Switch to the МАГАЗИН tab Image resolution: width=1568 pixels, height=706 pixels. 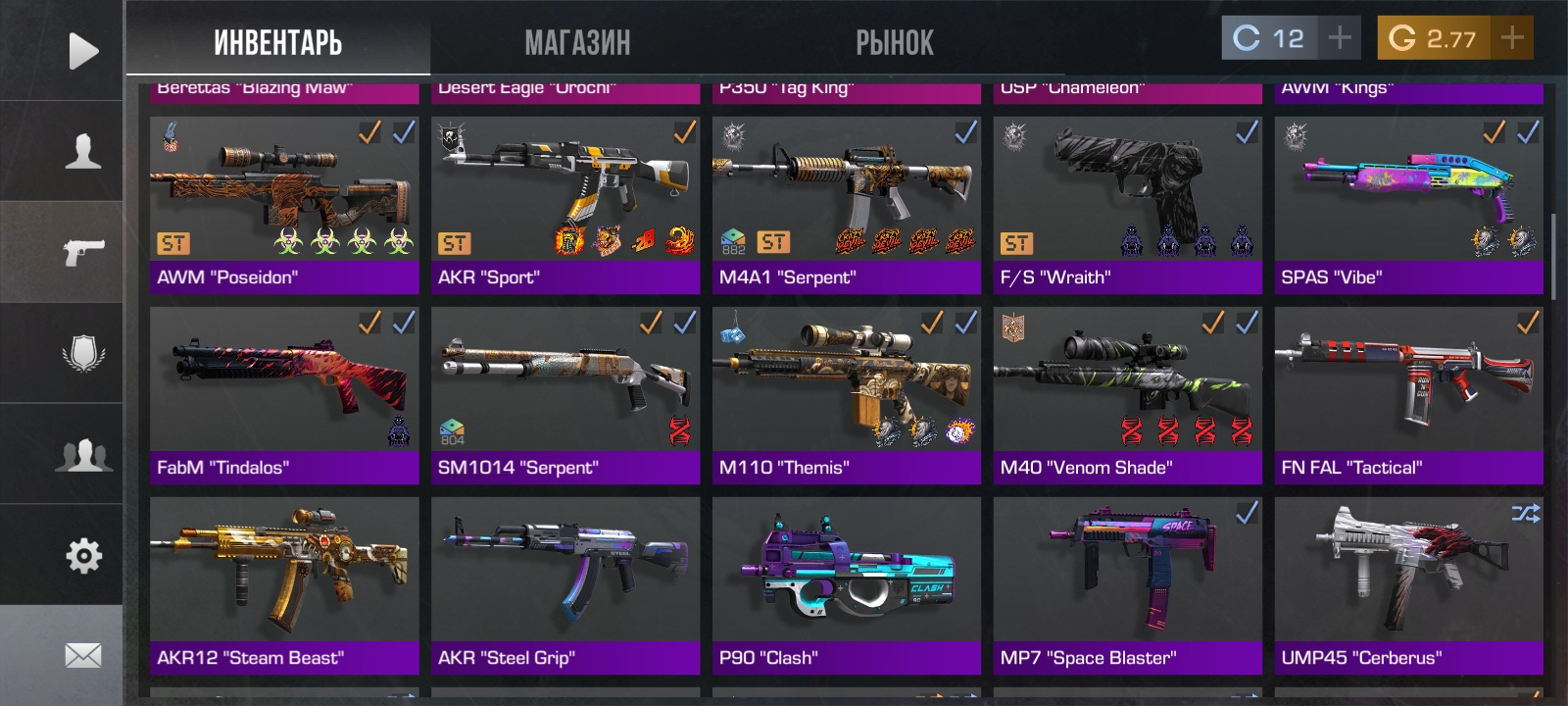click(577, 42)
